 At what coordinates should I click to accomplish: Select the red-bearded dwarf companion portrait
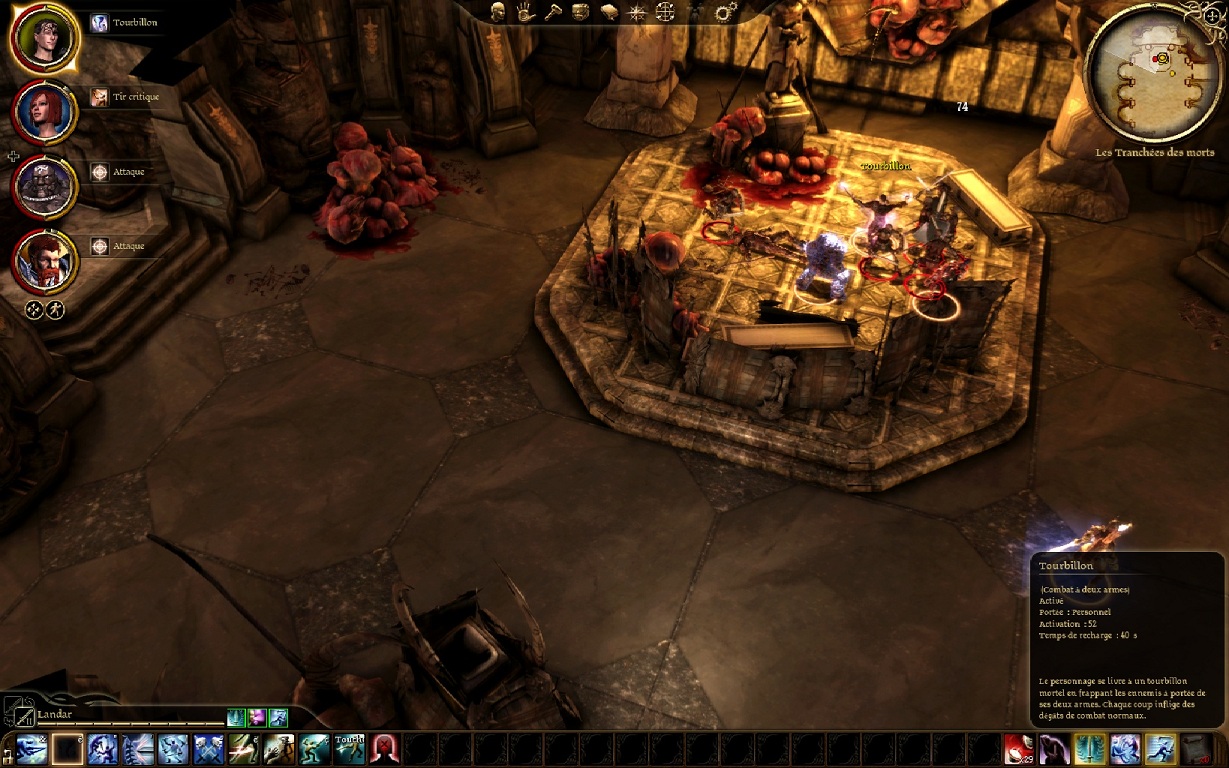click(44, 260)
